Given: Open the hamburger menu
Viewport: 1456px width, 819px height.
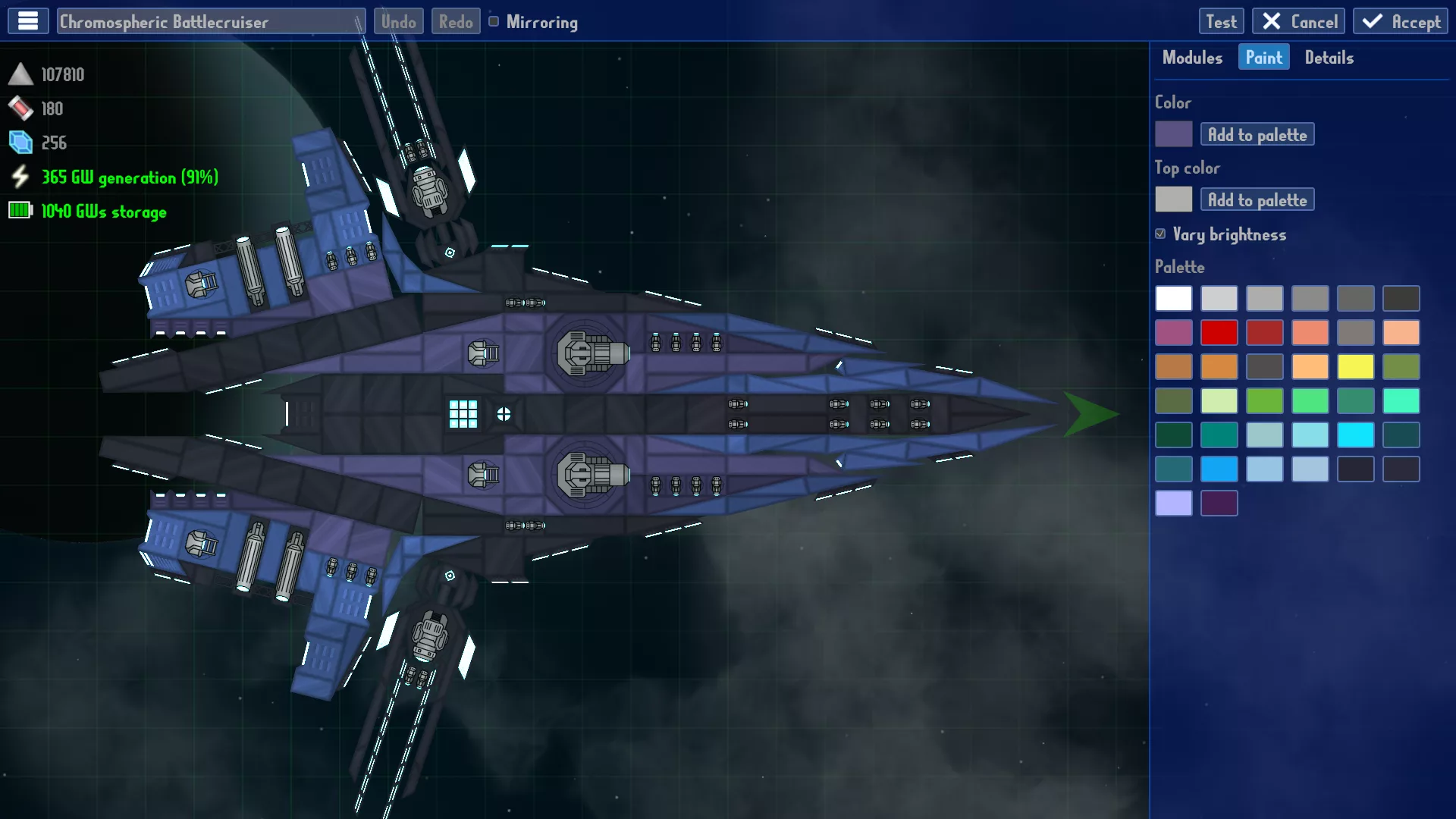Looking at the screenshot, I should pyautogui.click(x=28, y=21).
